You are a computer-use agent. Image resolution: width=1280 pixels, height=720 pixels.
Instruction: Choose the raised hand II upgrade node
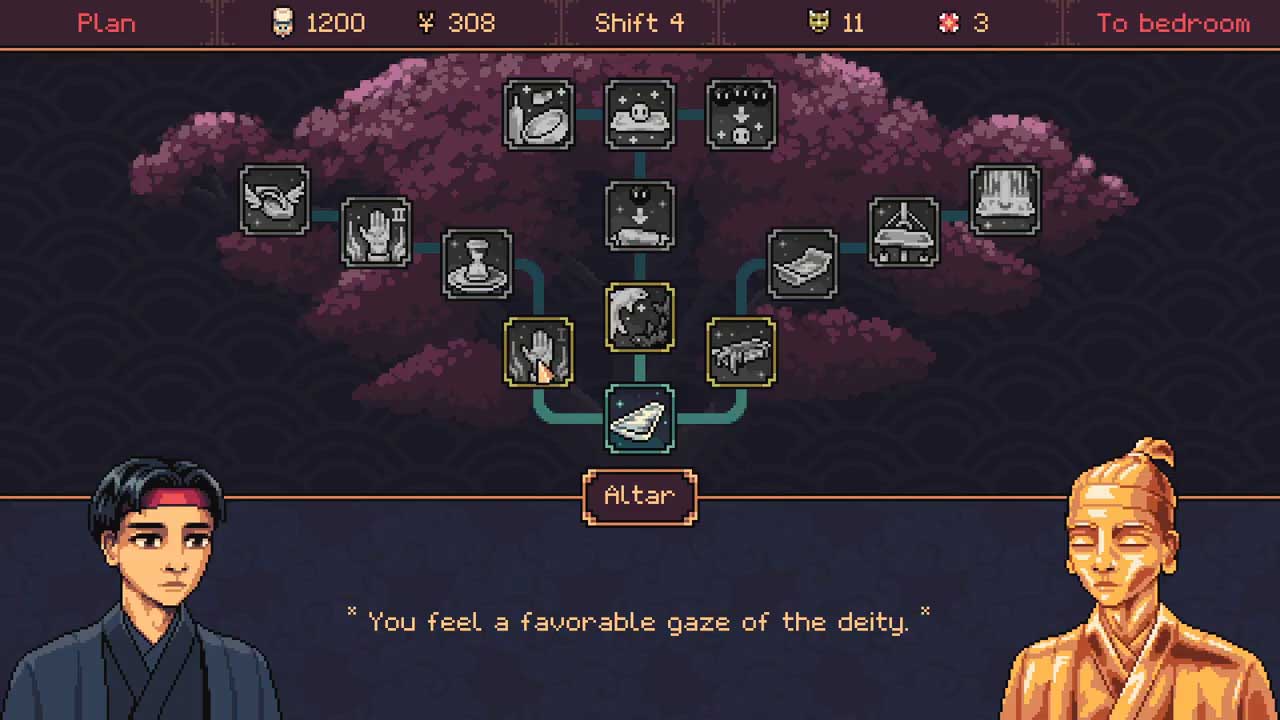(376, 232)
